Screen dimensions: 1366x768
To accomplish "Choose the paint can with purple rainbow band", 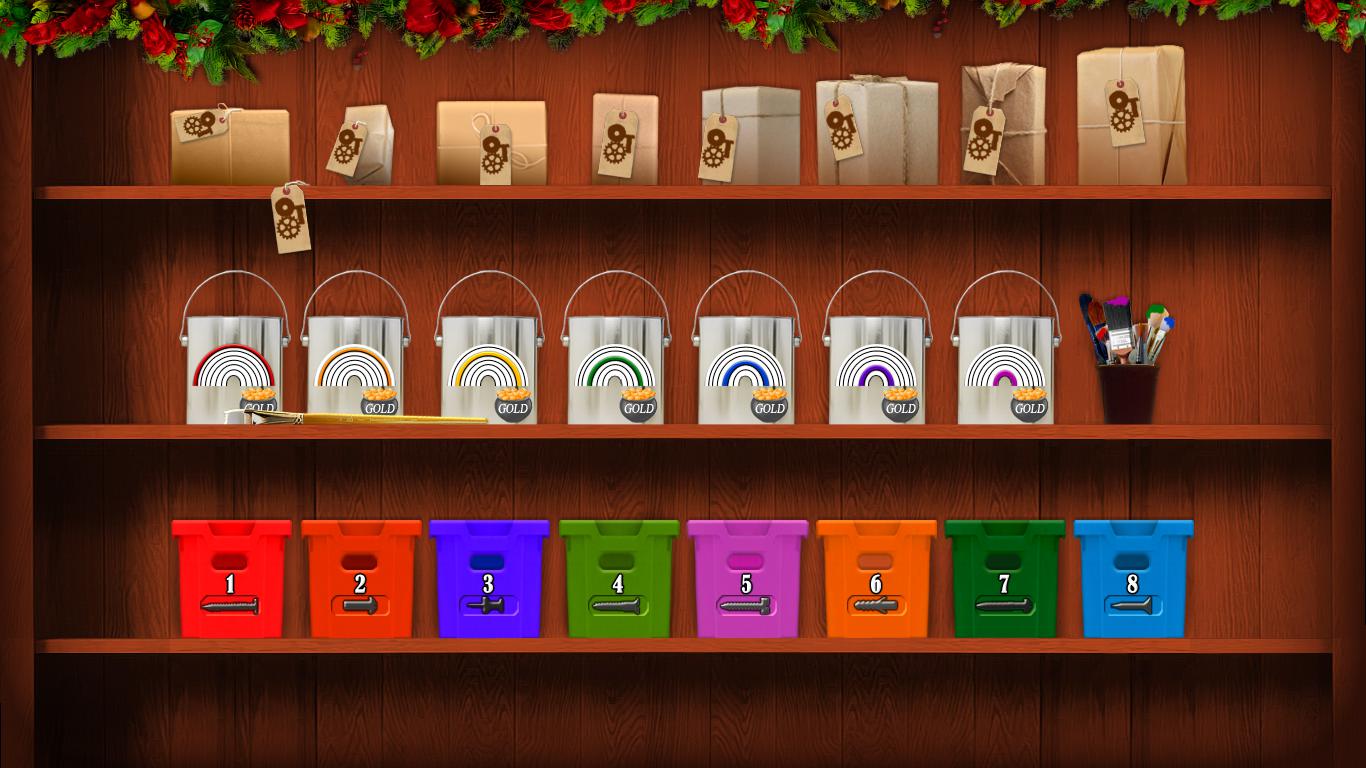I will pos(876,365).
